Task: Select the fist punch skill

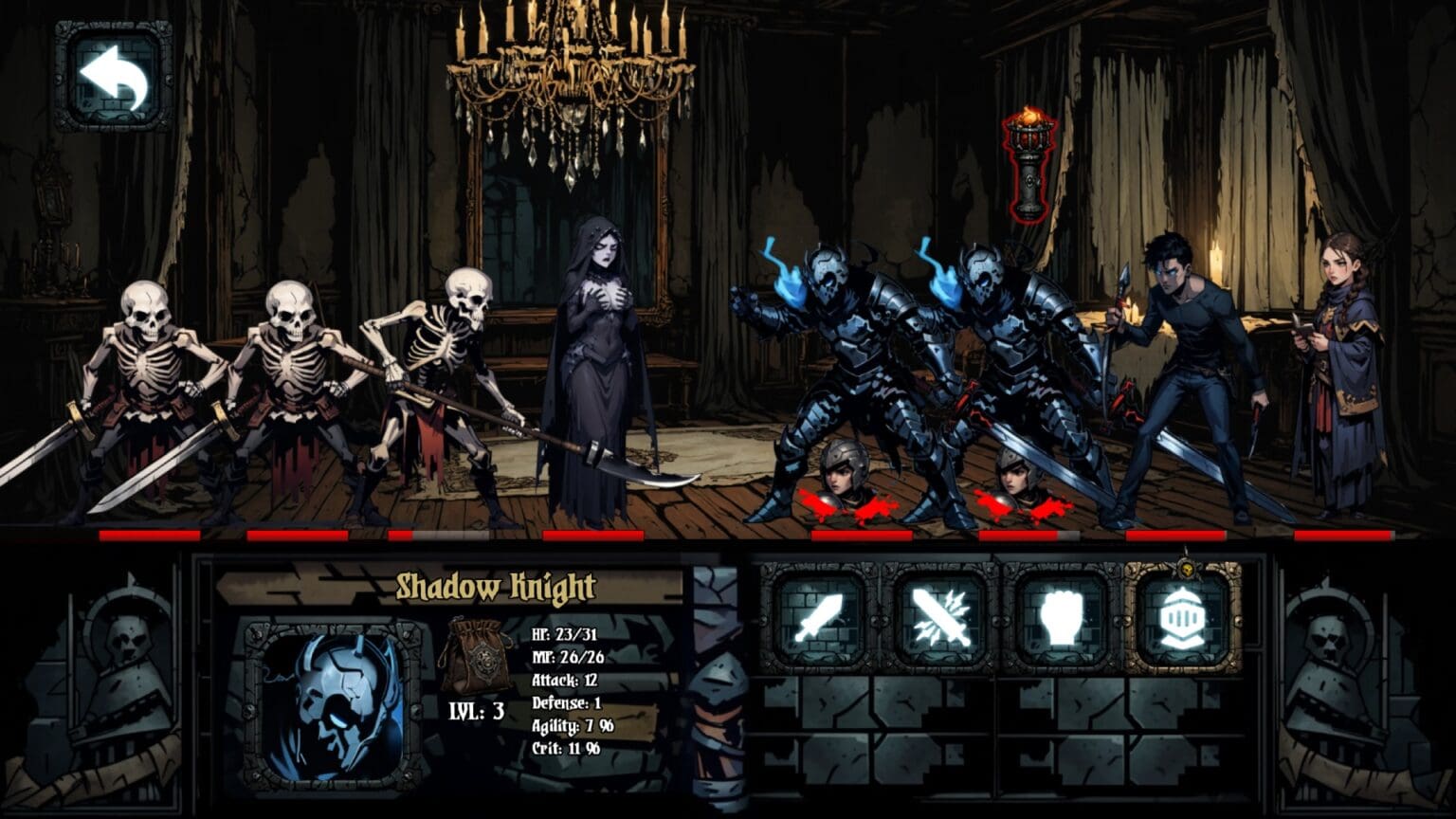Action: pos(1062,617)
